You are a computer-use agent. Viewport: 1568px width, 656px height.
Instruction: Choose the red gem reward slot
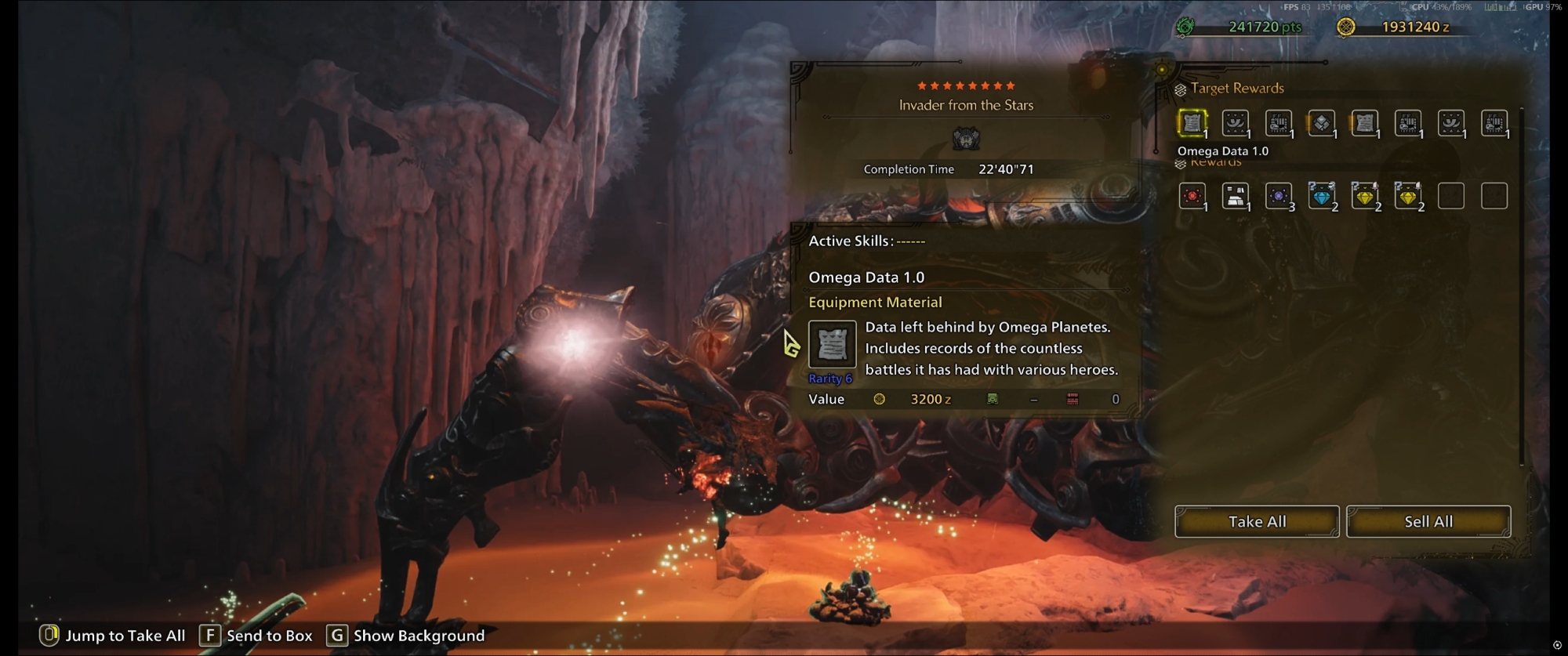(x=1192, y=196)
